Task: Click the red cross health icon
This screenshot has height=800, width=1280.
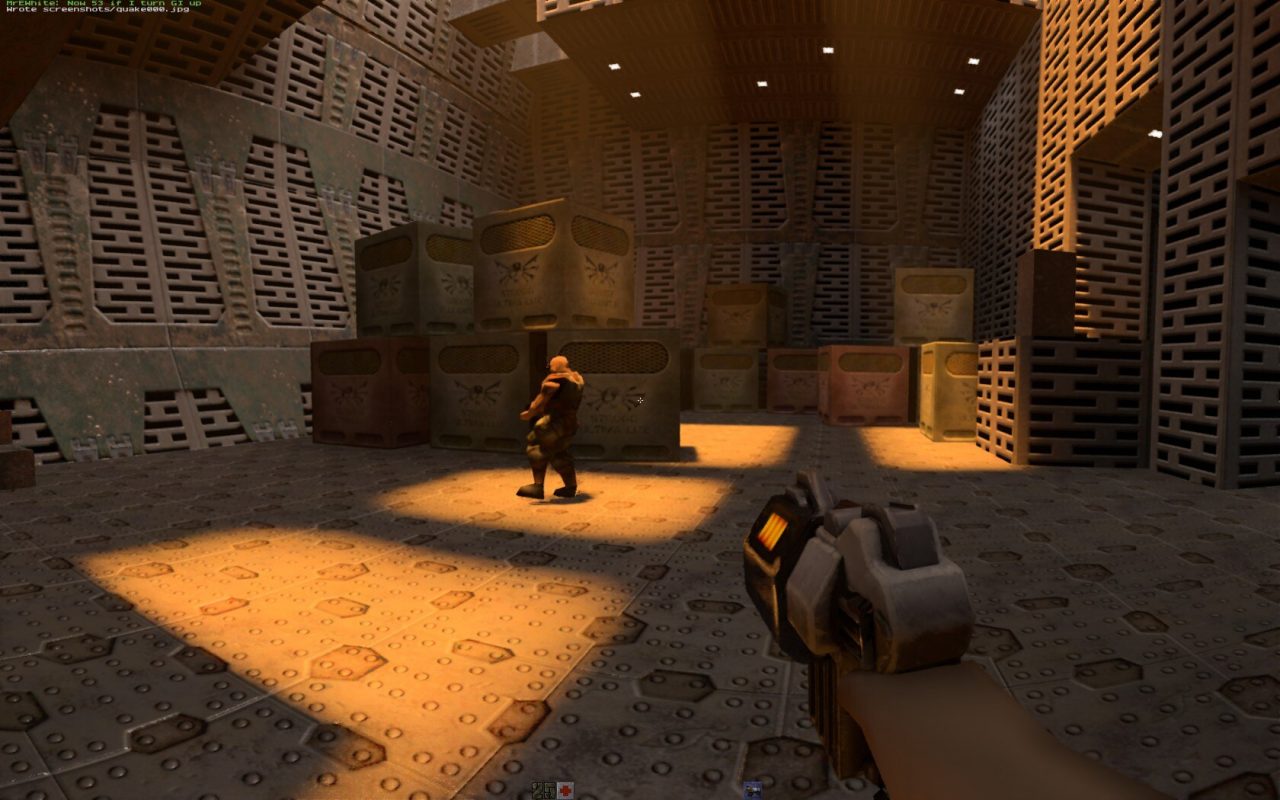Action: pyautogui.click(x=566, y=790)
